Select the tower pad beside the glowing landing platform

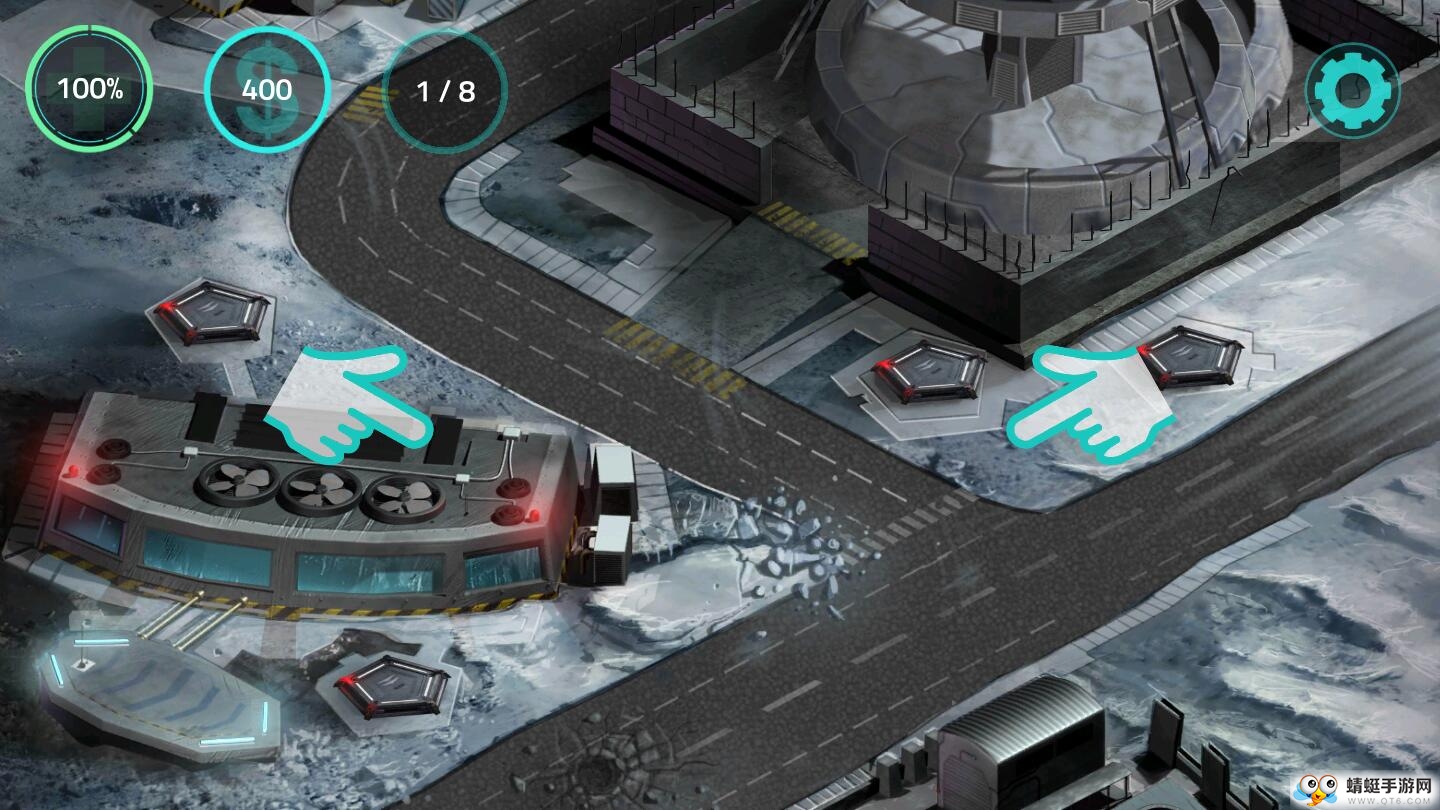(391, 684)
